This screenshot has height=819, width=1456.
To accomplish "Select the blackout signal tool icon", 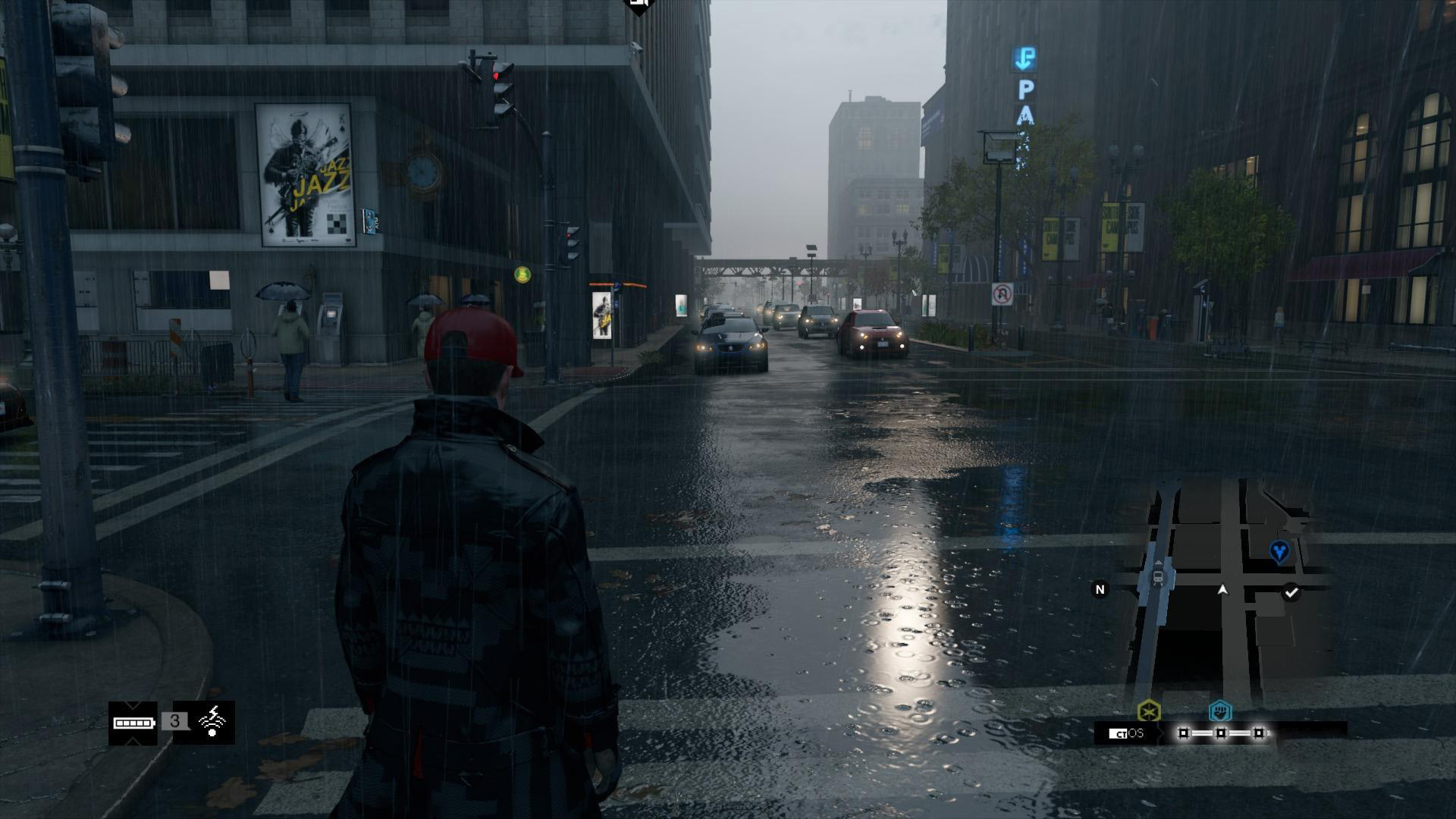I will (213, 722).
